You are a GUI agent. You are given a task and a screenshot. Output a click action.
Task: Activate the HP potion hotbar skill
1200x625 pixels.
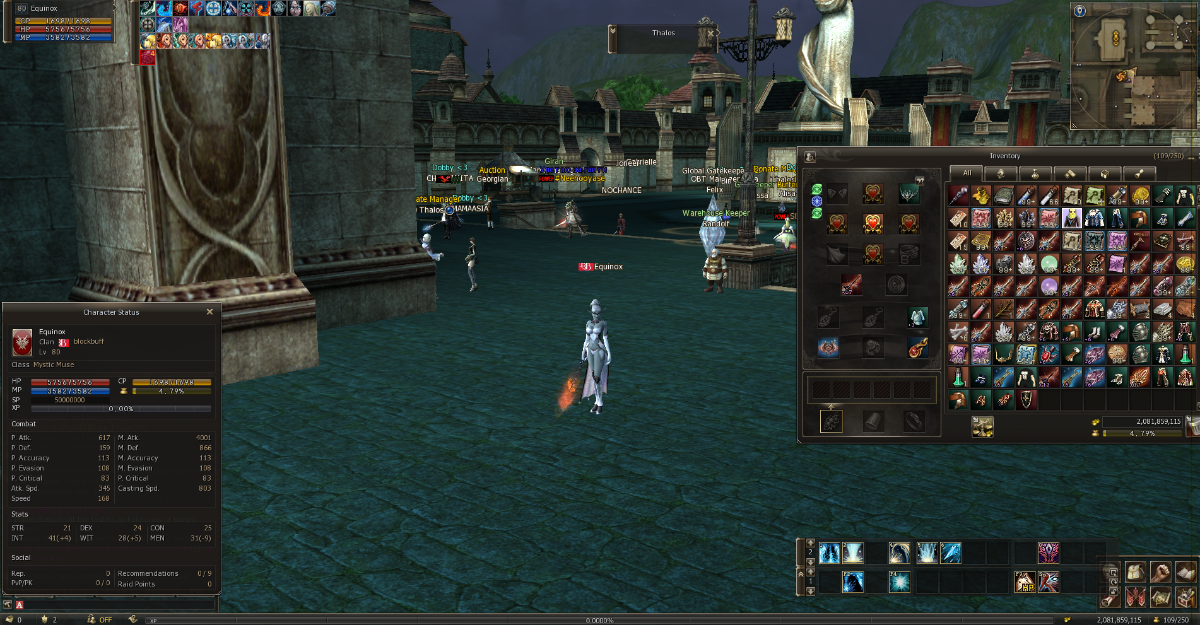click(1024, 581)
